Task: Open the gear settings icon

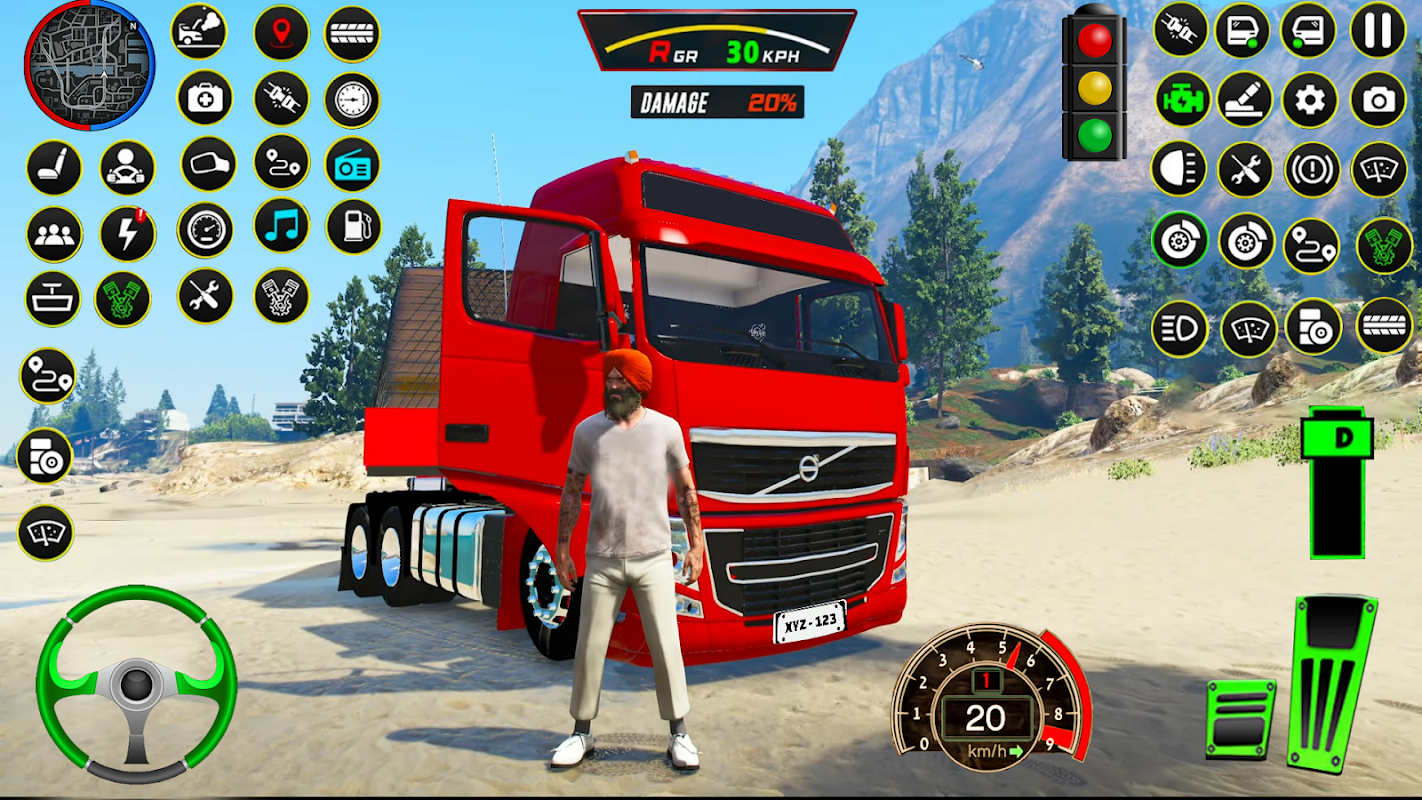Action: [x=1309, y=99]
